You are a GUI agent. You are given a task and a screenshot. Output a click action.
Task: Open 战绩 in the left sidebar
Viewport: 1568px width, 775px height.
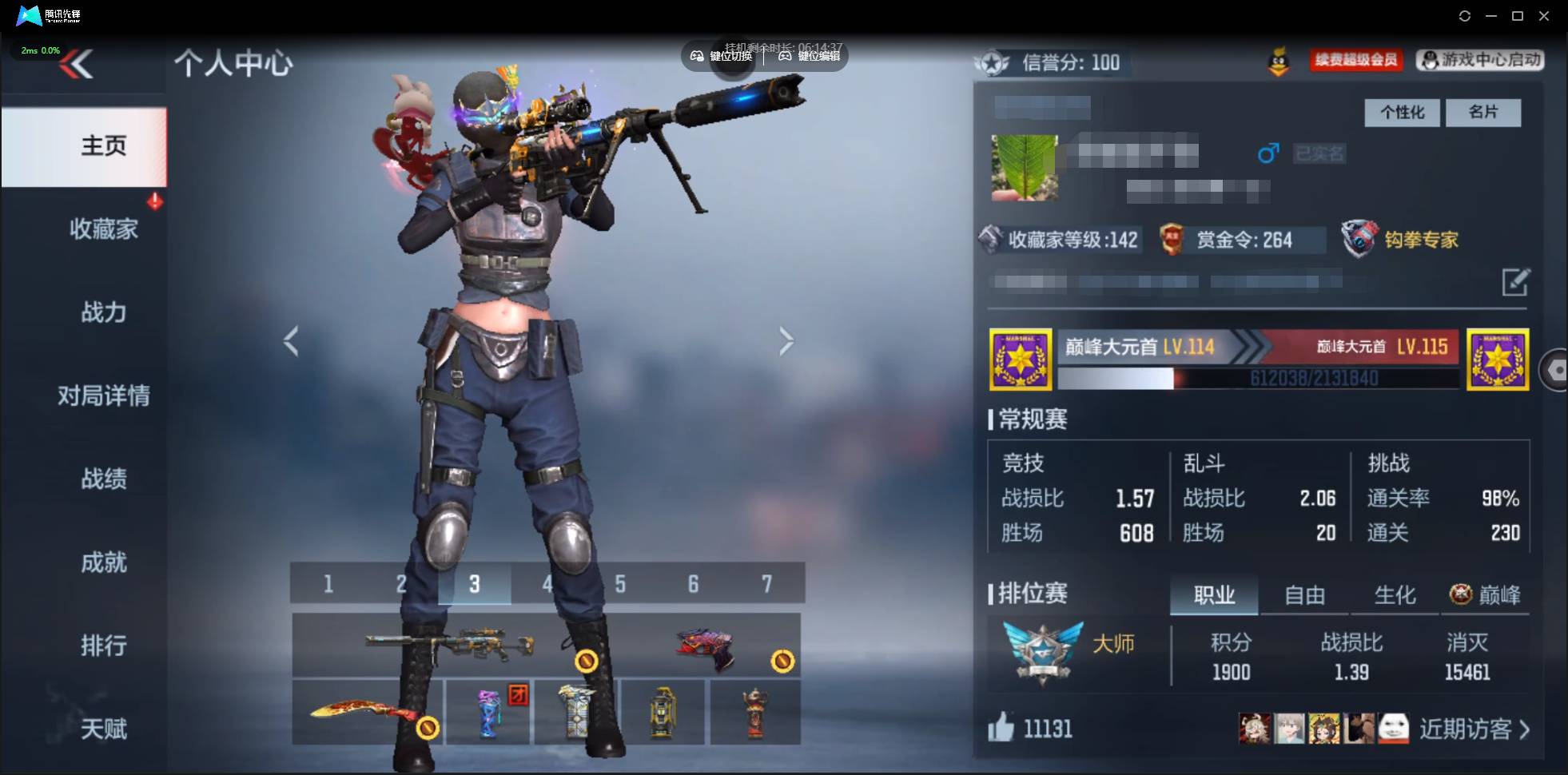coord(104,479)
